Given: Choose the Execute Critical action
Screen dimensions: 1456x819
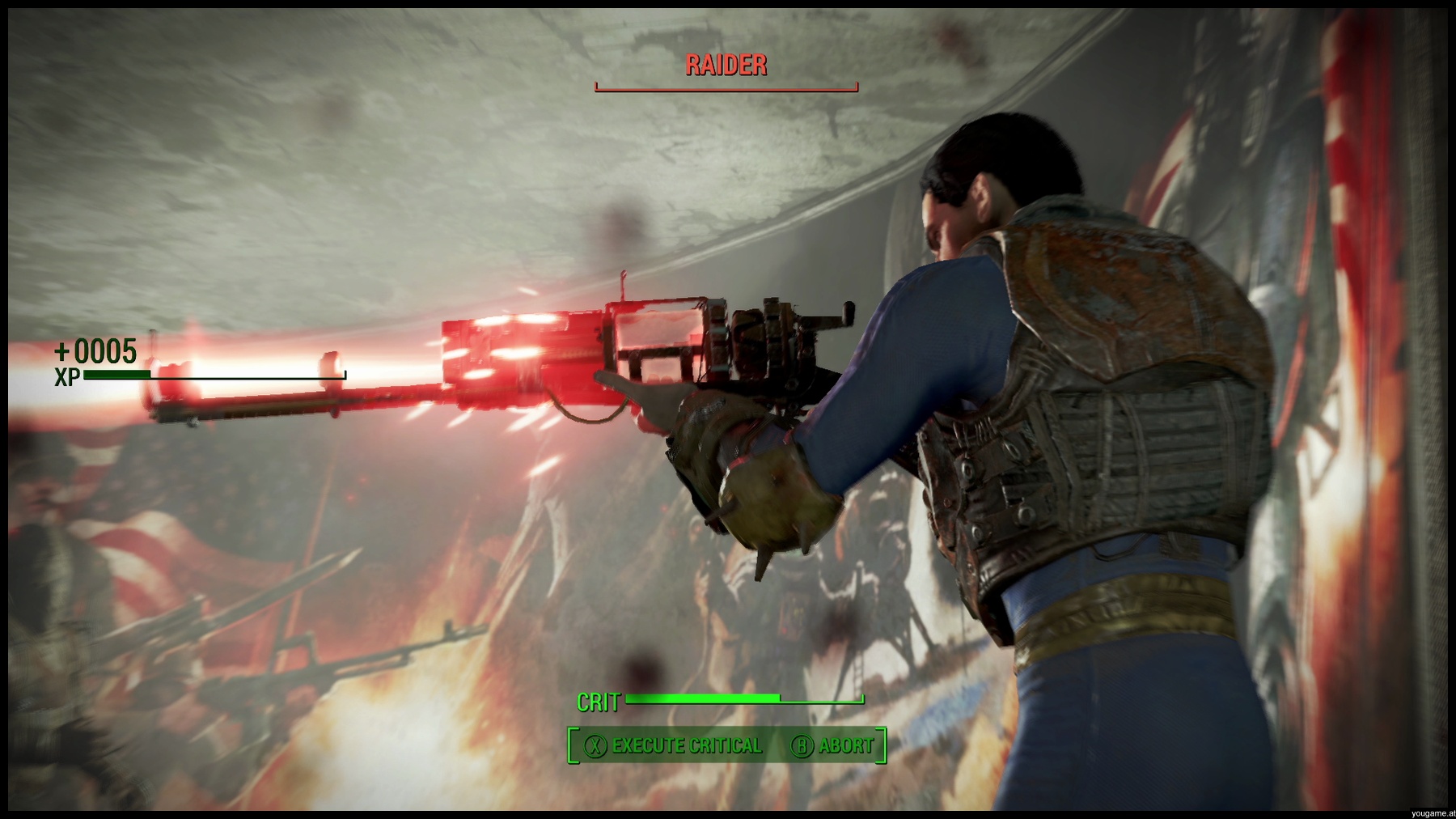Looking at the screenshot, I should [x=674, y=745].
